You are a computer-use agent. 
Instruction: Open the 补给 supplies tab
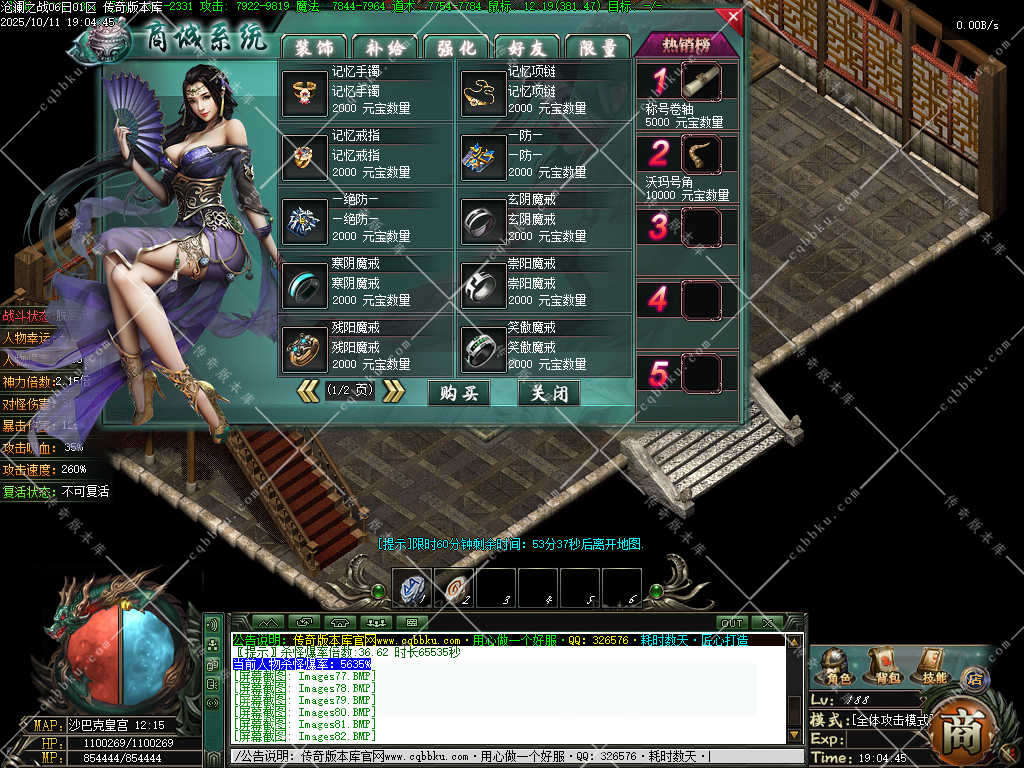384,47
